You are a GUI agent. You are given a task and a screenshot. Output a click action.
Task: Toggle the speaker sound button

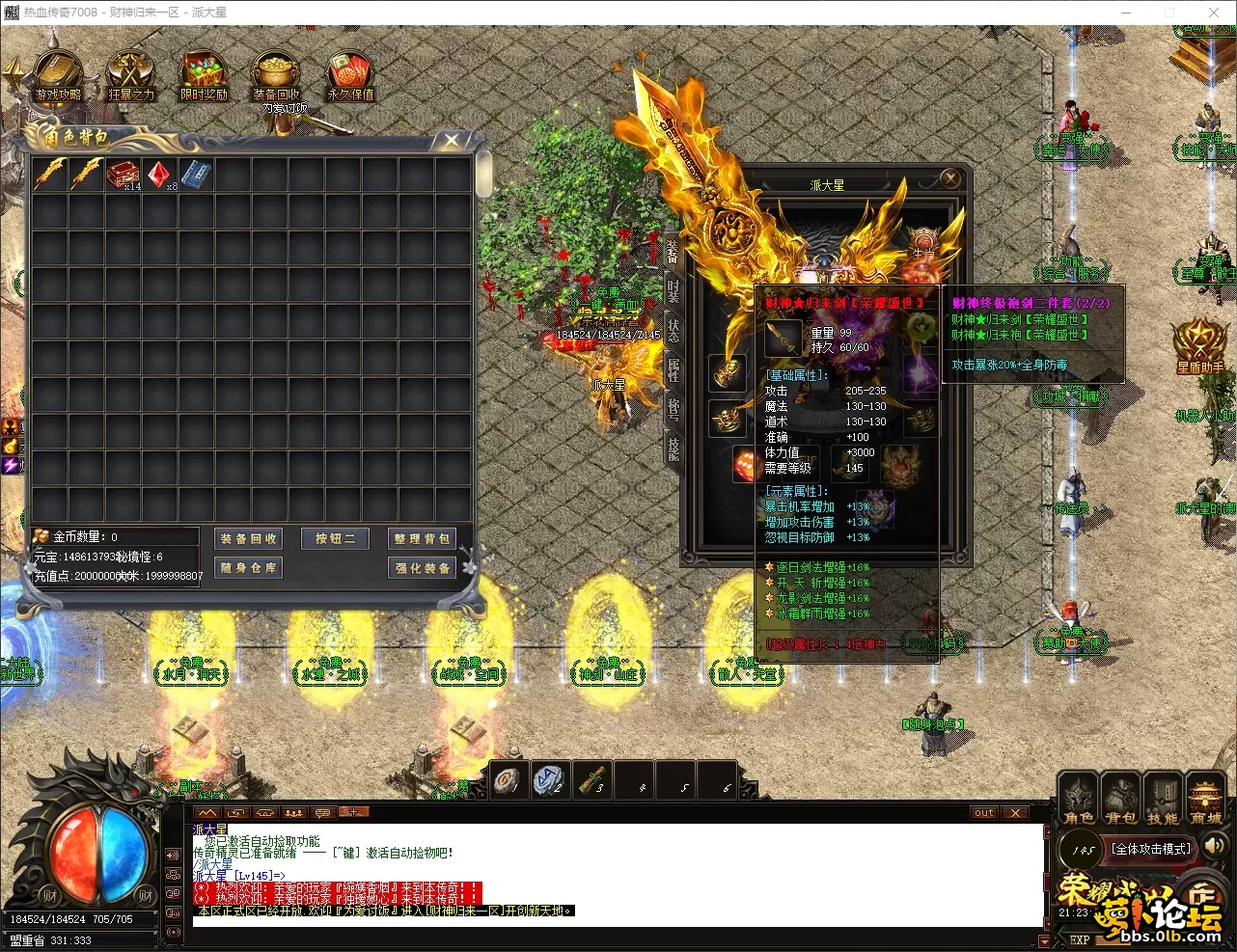(1215, 846)
